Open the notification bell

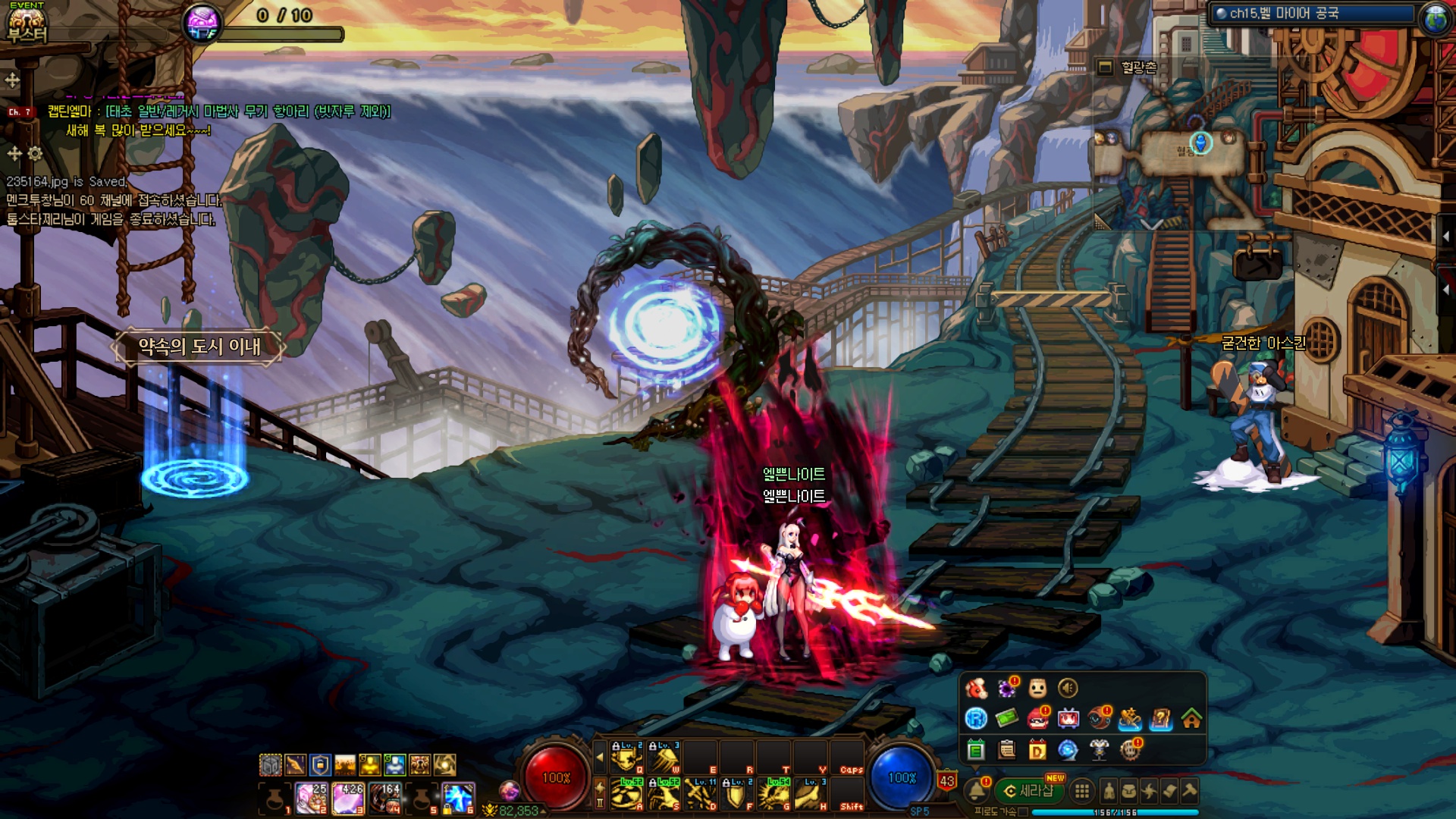point(977,791)
